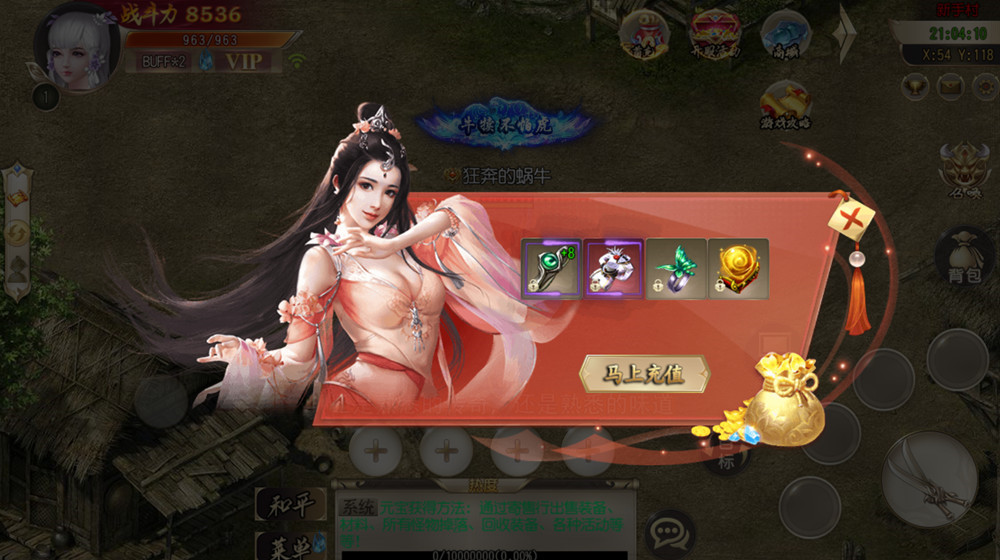Activate the crossed swords attack button
This screenshot has width=1000, height=560.
coord(929,479)
